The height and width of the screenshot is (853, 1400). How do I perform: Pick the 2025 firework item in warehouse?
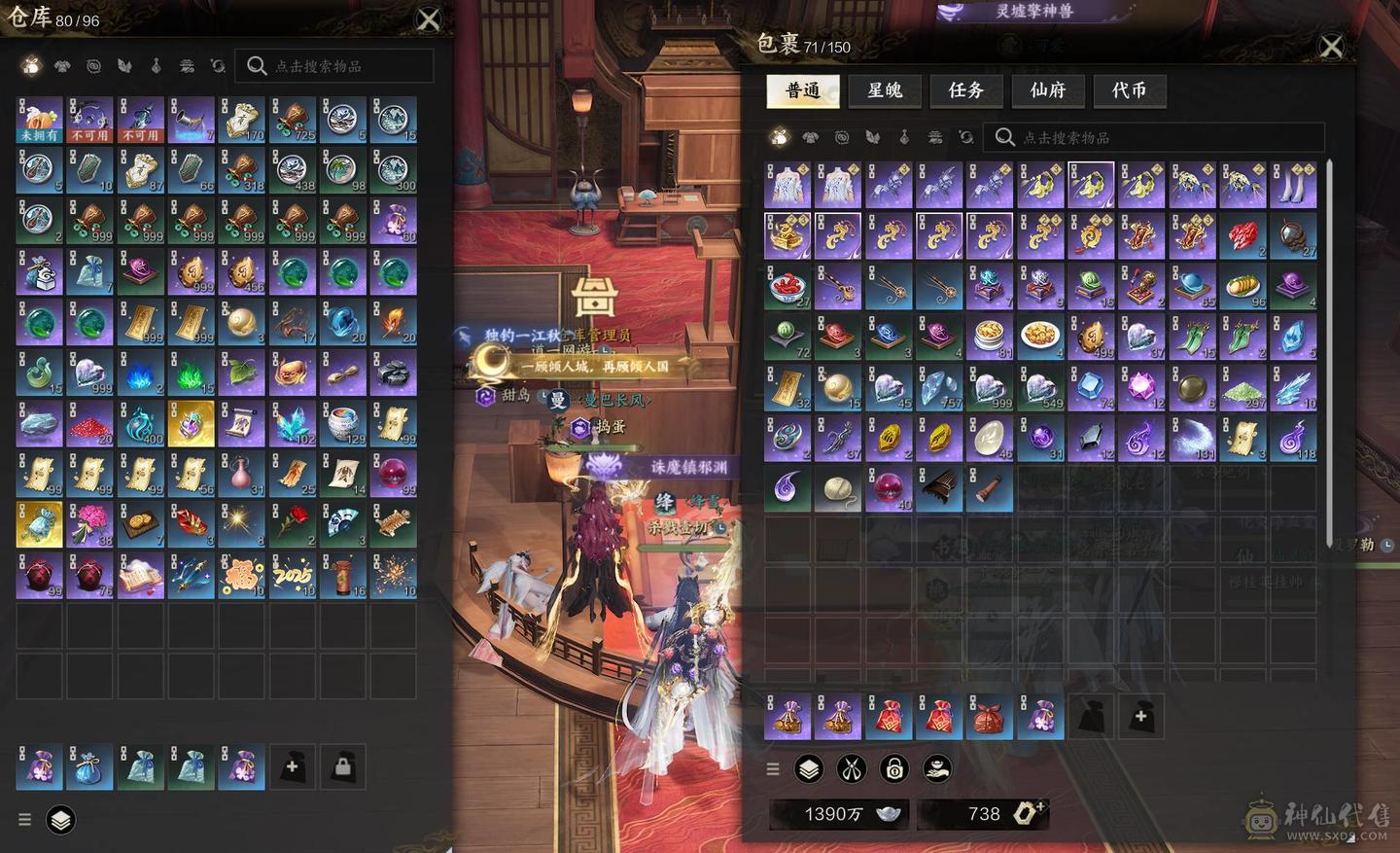click(x=293, y=575)
